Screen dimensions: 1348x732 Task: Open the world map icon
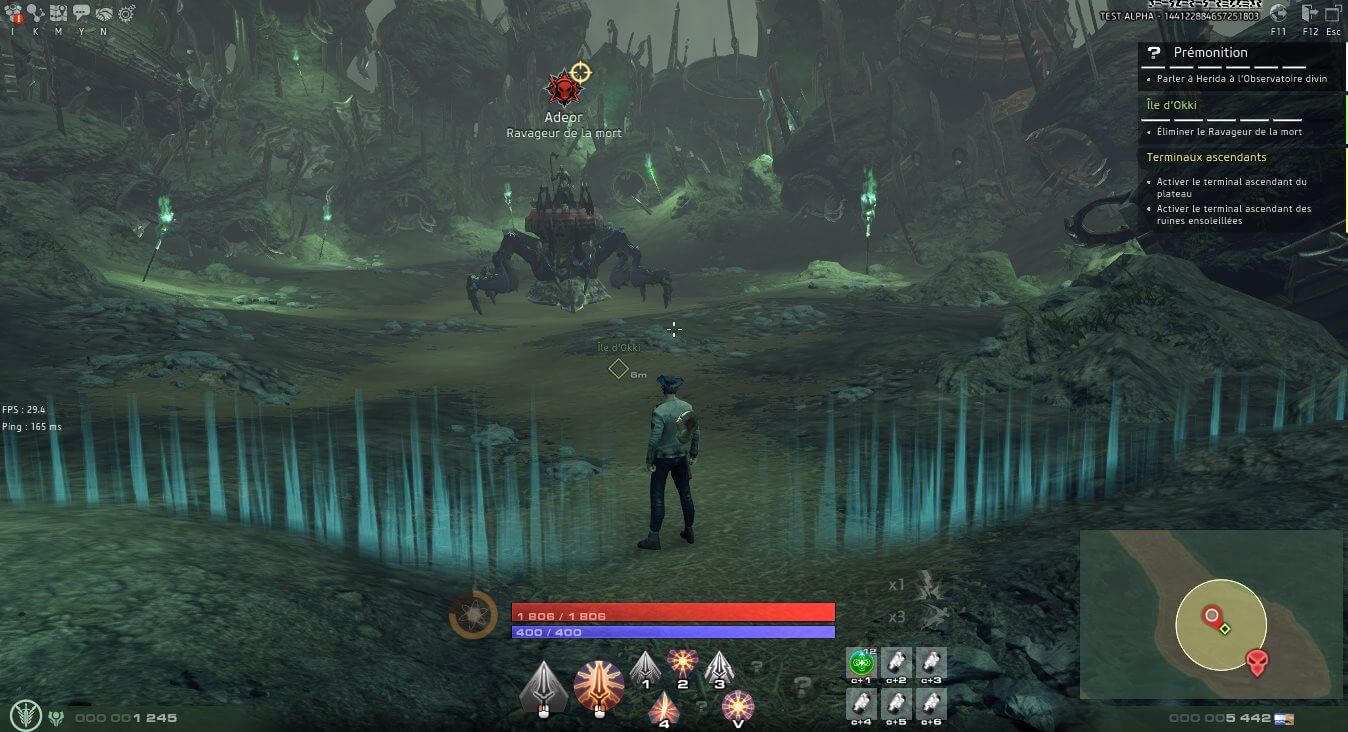coord(59,13)
